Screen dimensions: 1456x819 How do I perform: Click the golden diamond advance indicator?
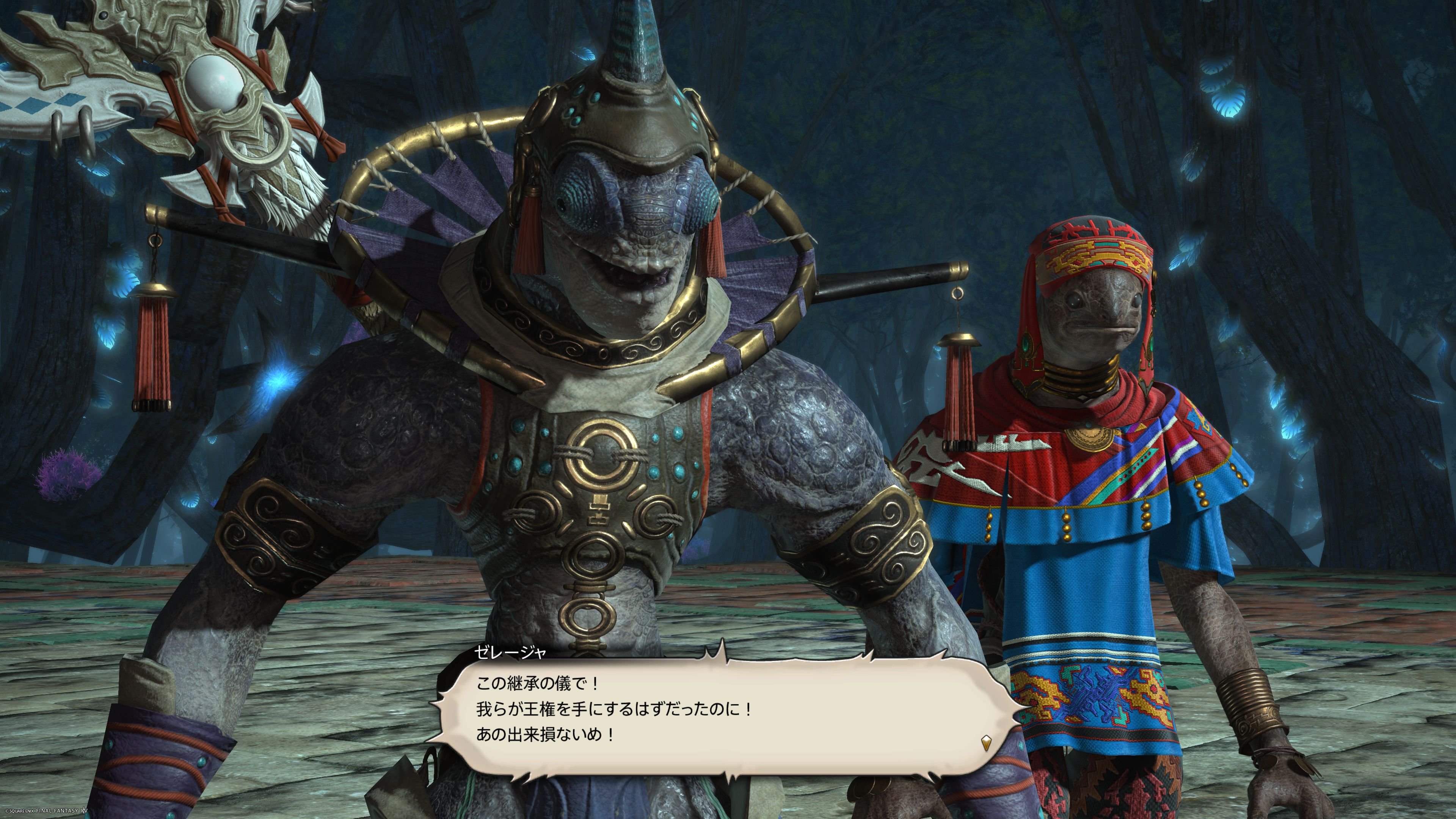click(x=986, y=742)
